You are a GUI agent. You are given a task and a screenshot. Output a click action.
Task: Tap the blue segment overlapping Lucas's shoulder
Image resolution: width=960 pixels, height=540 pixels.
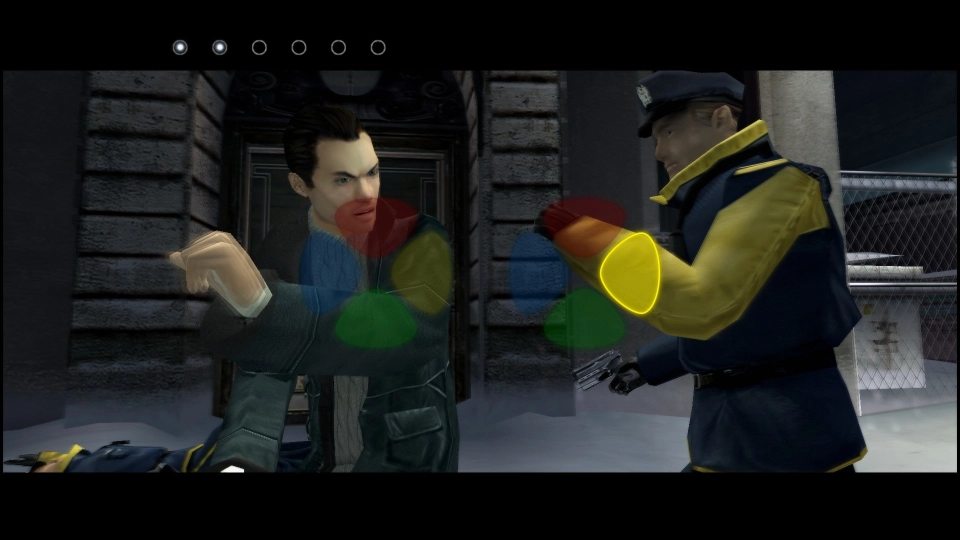click(x=328, y=270)
